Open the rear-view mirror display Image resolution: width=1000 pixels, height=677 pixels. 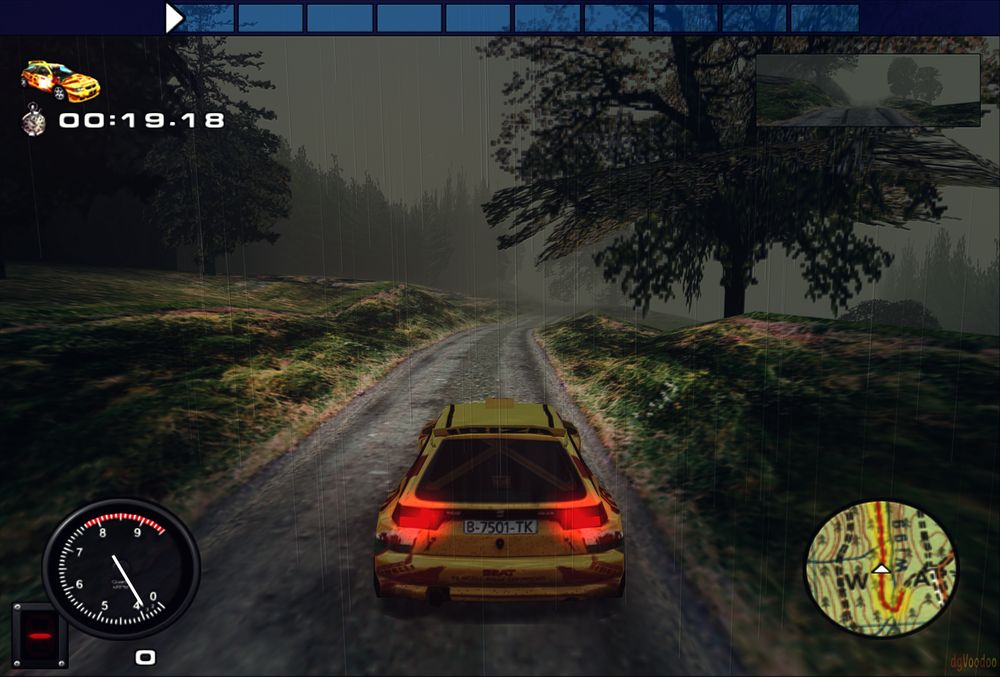click(867, 90)
